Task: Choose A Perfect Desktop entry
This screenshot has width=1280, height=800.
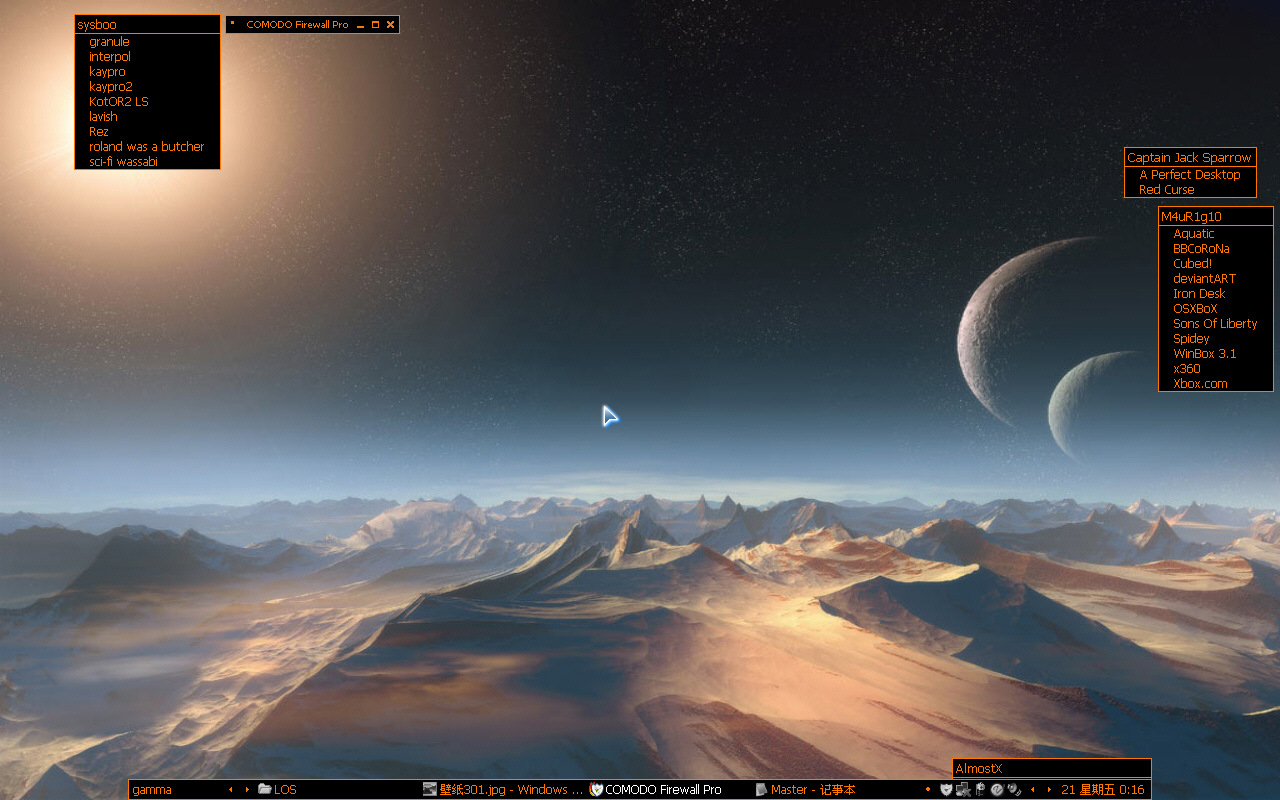Action: tap(1189, 175)
